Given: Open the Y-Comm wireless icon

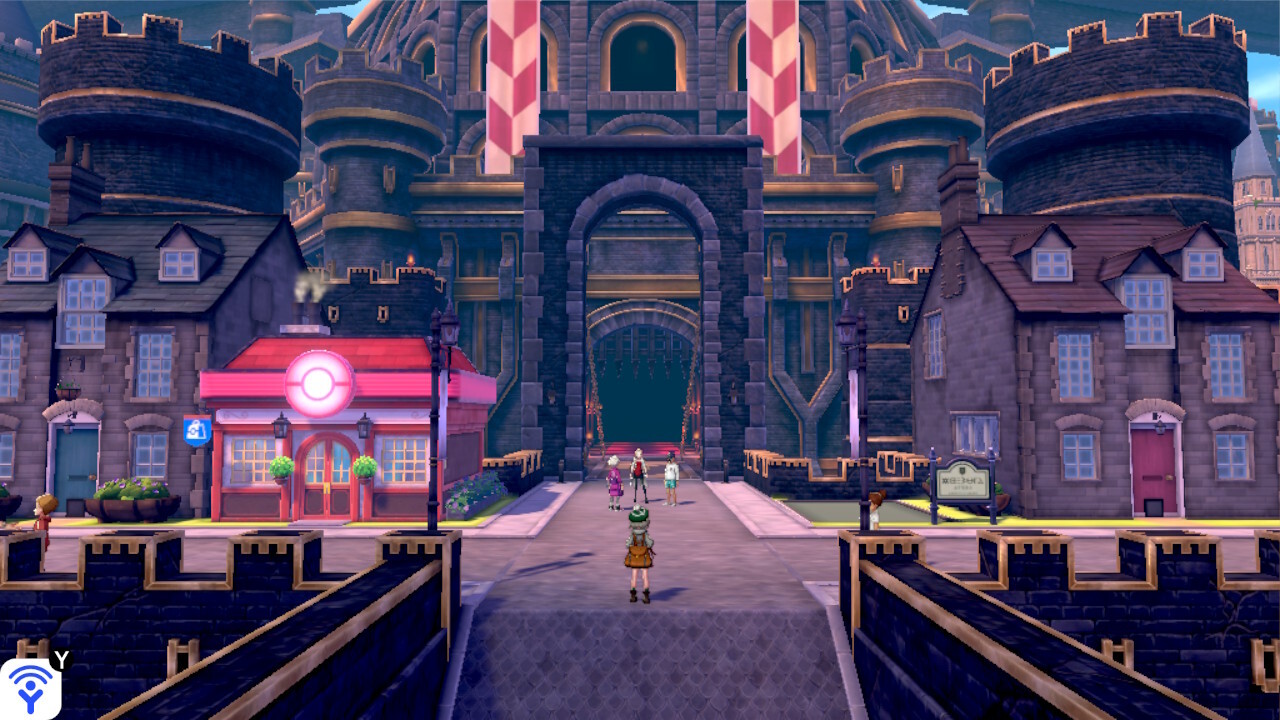Looking at the screenshot, I should pyautogui.click(x=30, y=689).
